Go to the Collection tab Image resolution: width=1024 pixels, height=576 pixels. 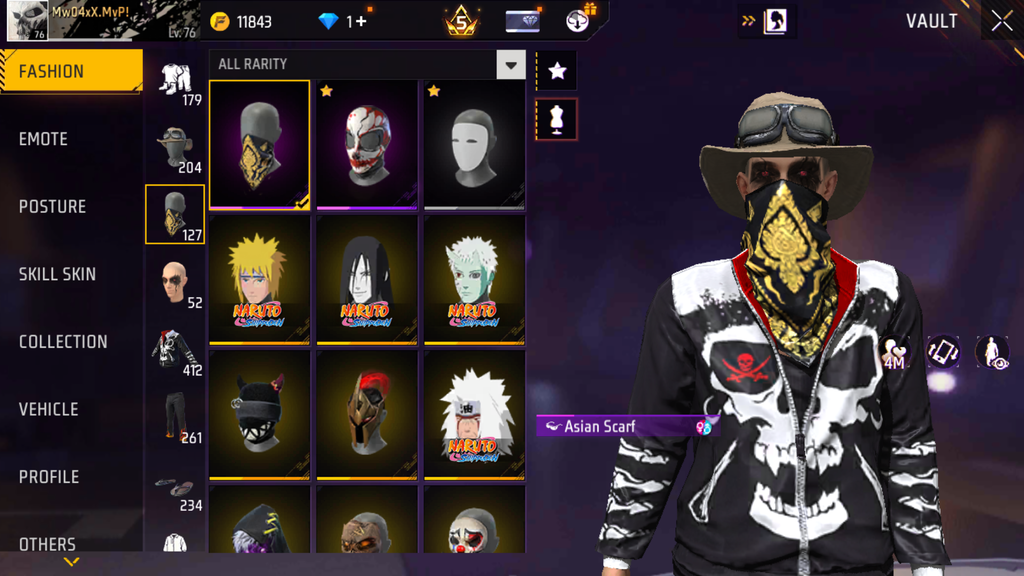(x=62, y=342)
